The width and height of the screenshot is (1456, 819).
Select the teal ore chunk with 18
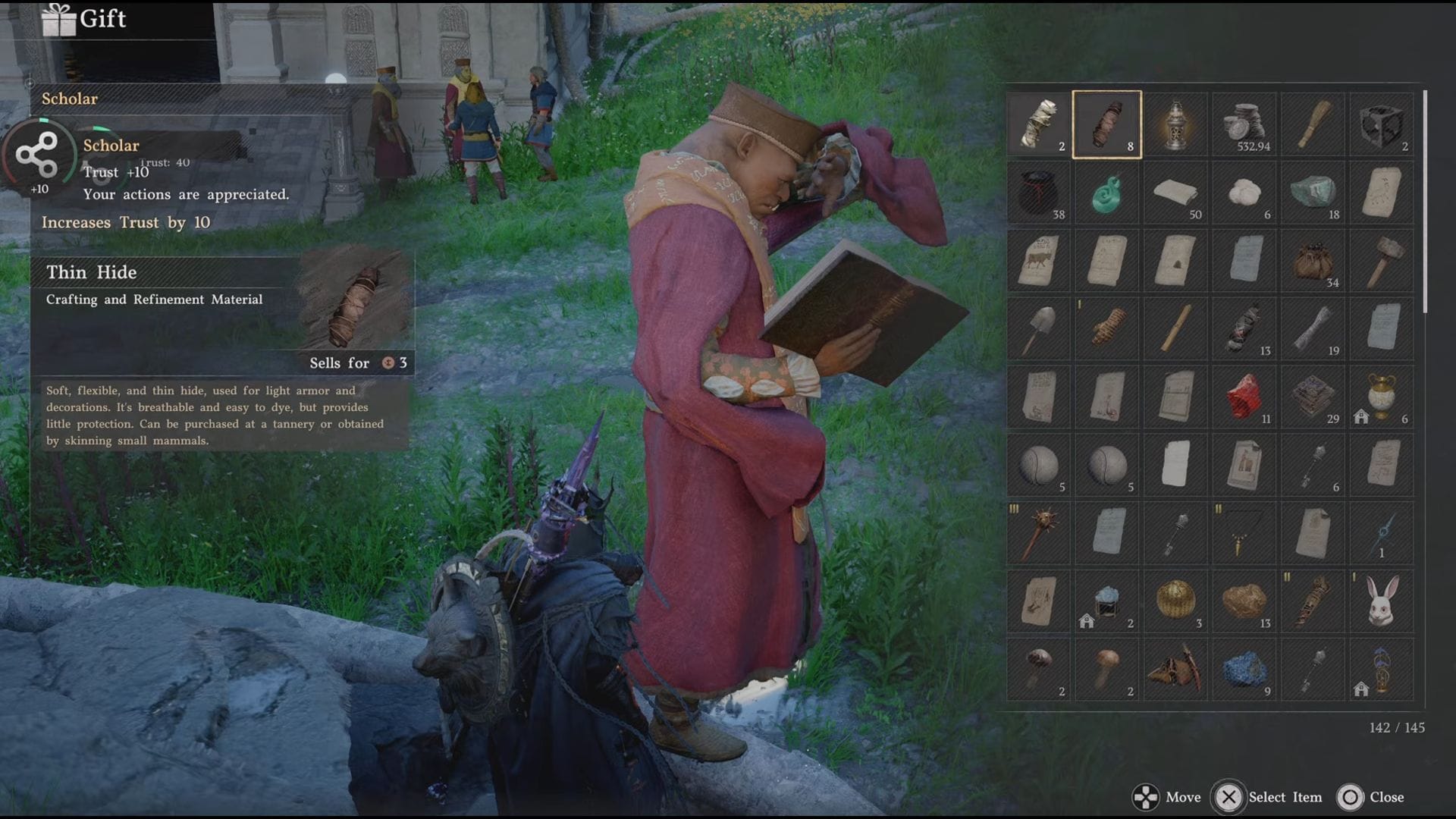click(x=1313, y=193)
